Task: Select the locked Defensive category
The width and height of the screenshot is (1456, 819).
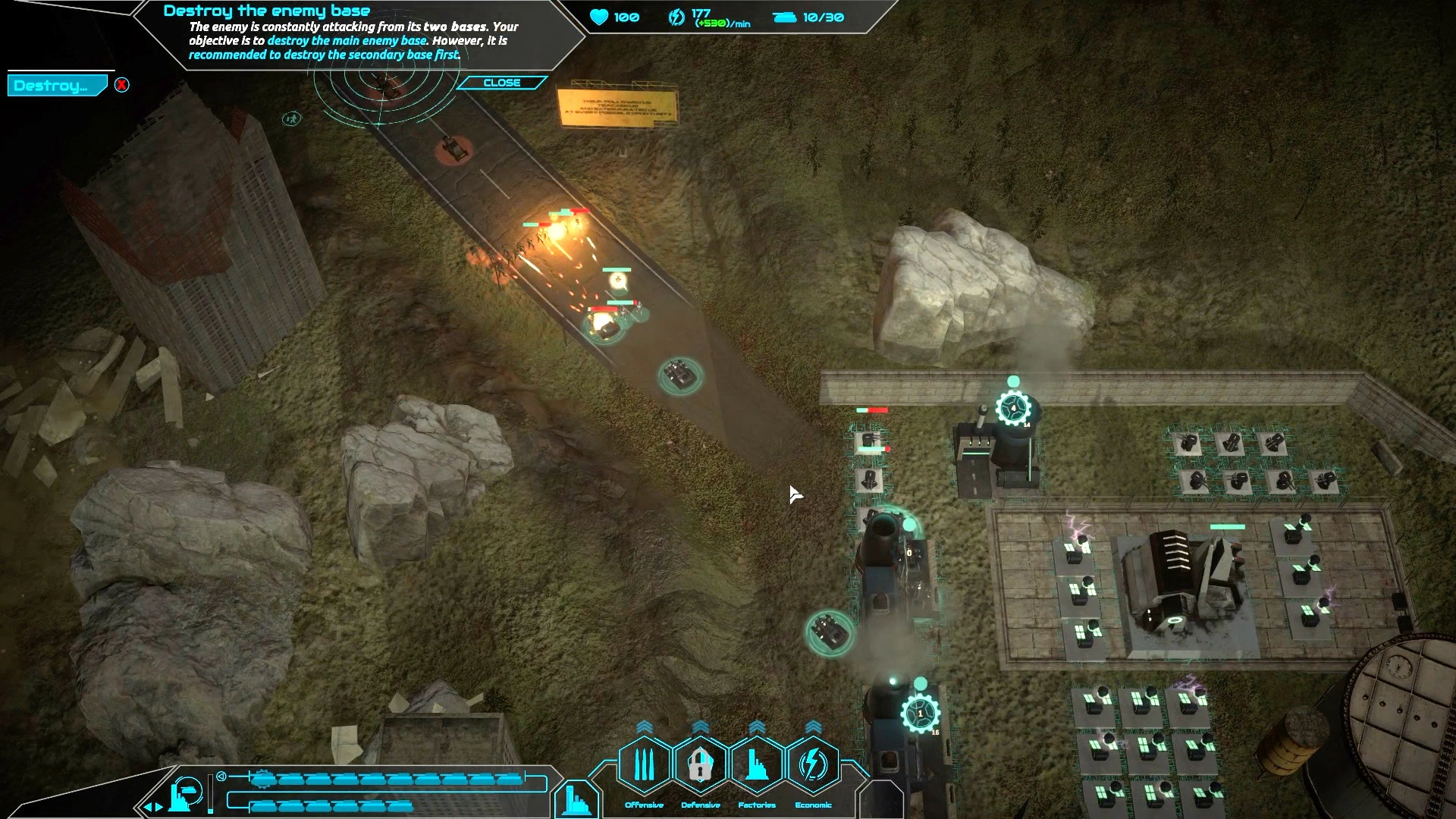Action: [x=700, y=766]
